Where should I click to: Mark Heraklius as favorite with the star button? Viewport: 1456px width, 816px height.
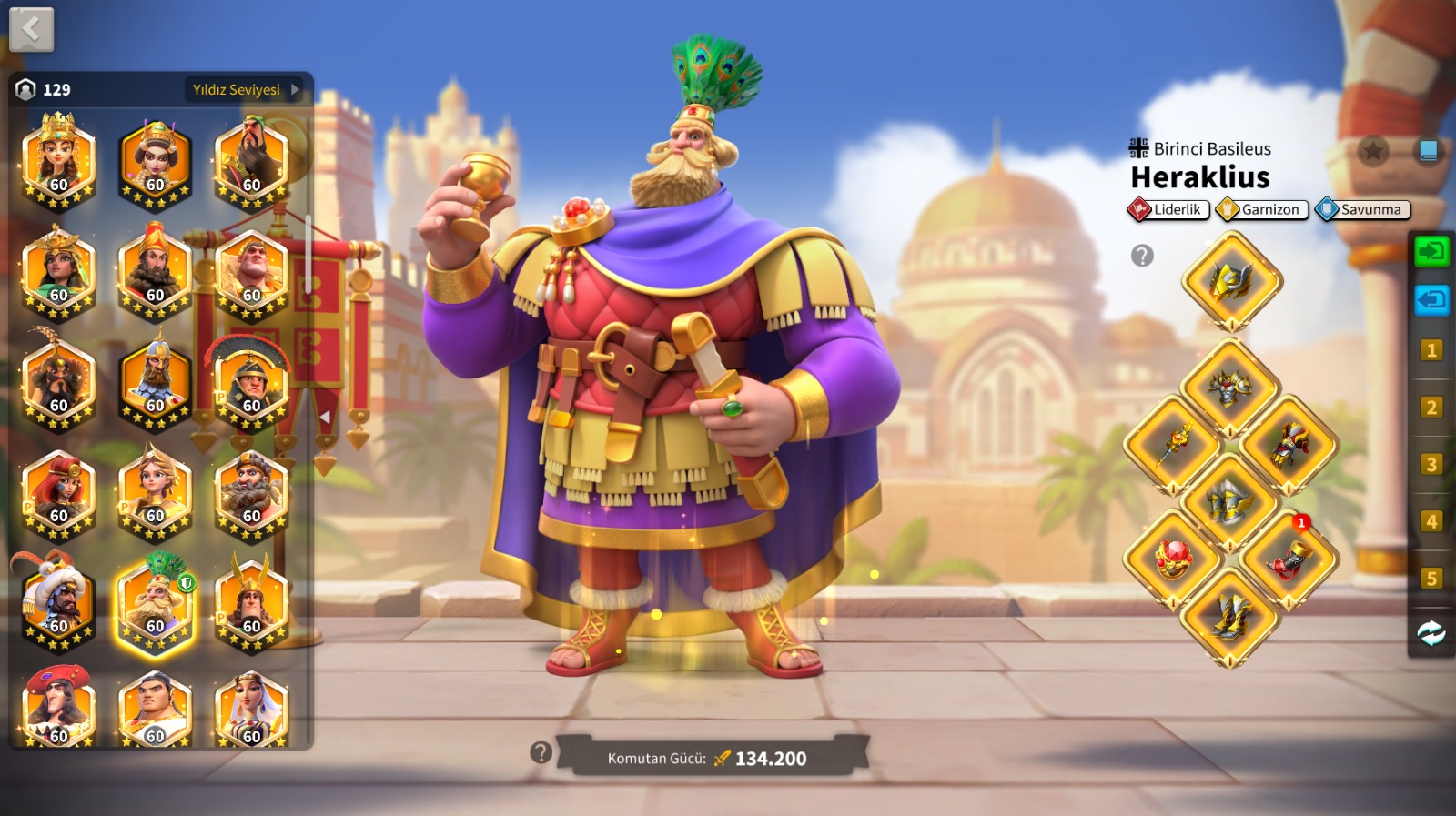coord(1372,150)
